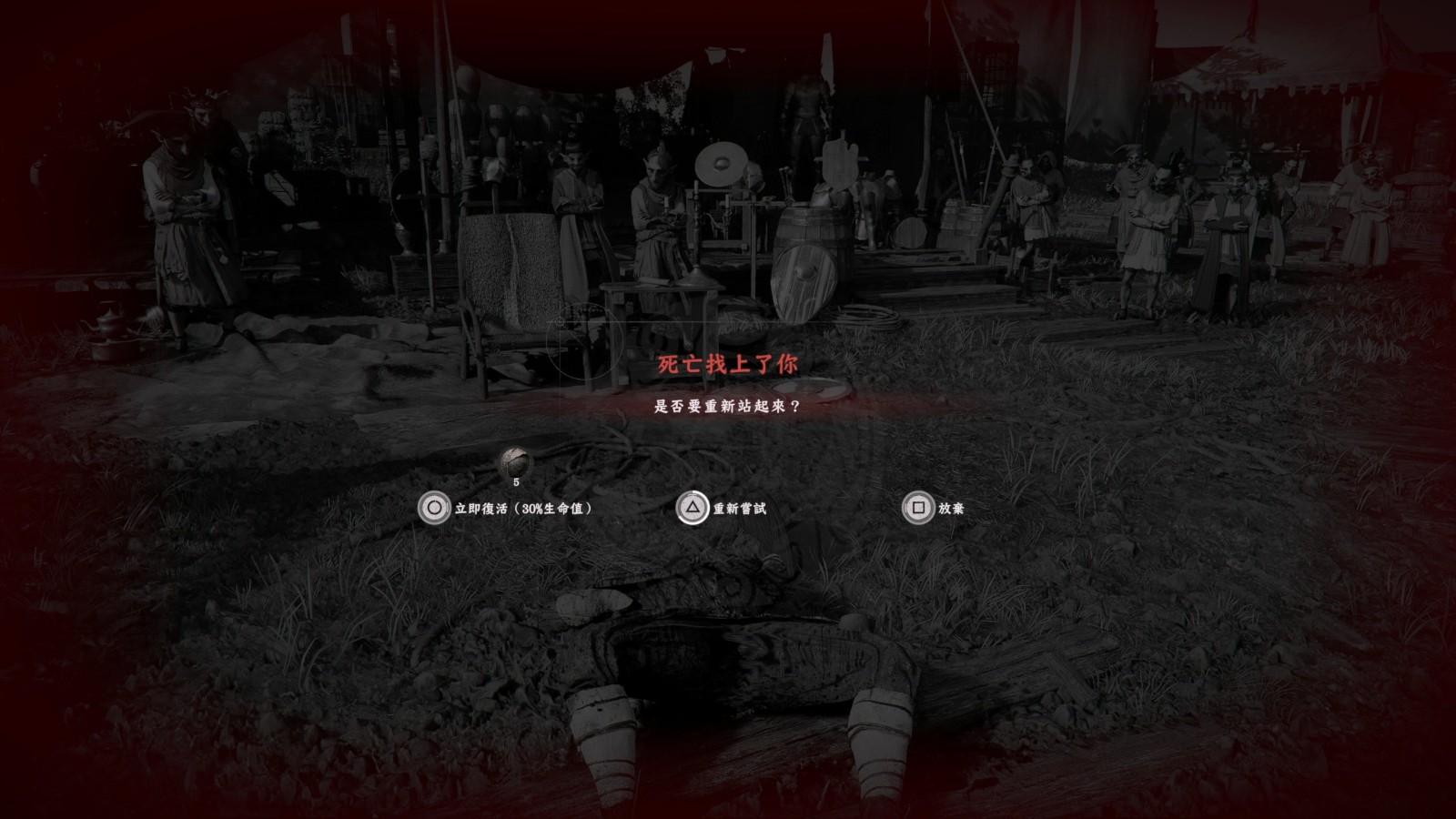Choose 立即復活 (30%生命值) to revive instantly
The image size is (1456, 819).
[x=505, y=508]
